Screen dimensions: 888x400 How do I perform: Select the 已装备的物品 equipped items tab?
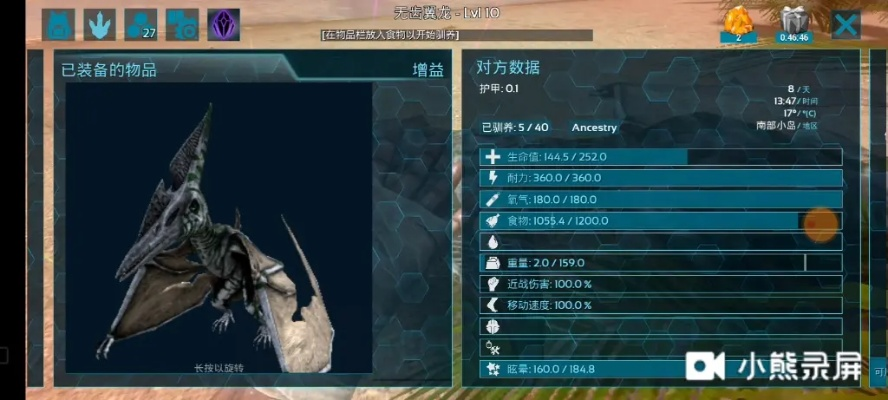pos(109,70)
